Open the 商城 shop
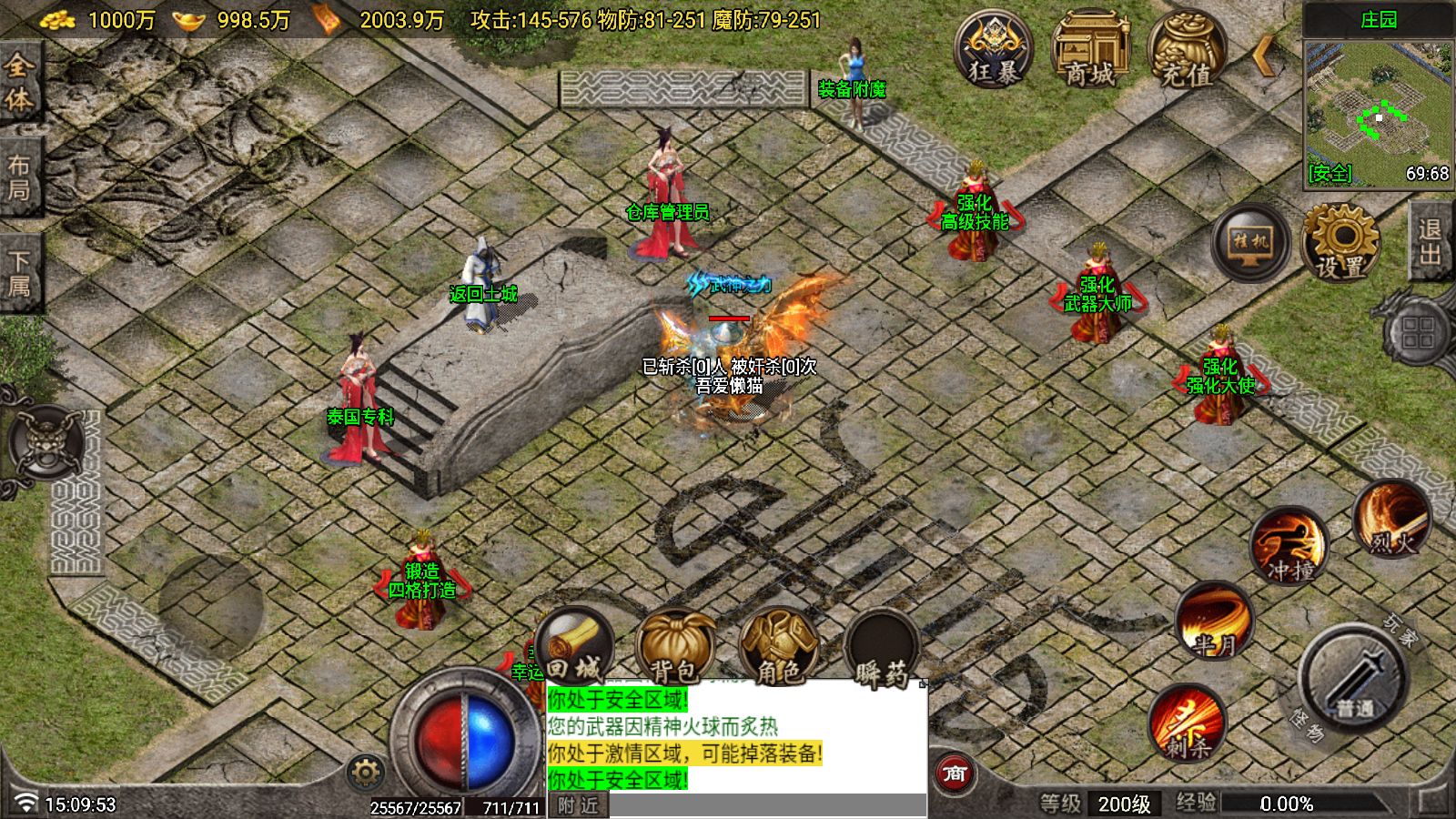 pyautogui.click(x=1090, y=50)
